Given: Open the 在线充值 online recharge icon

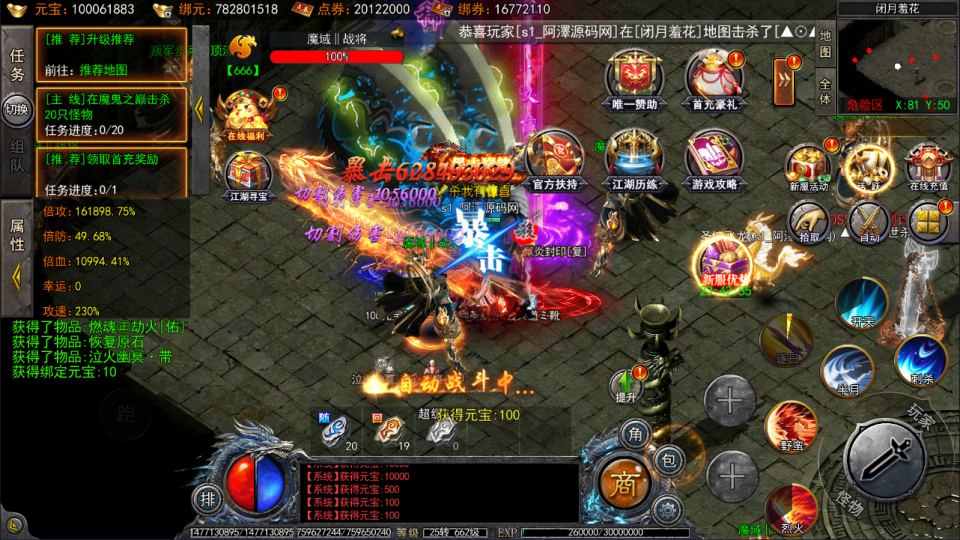Looking at the screenshot, I should coord(927,167).
